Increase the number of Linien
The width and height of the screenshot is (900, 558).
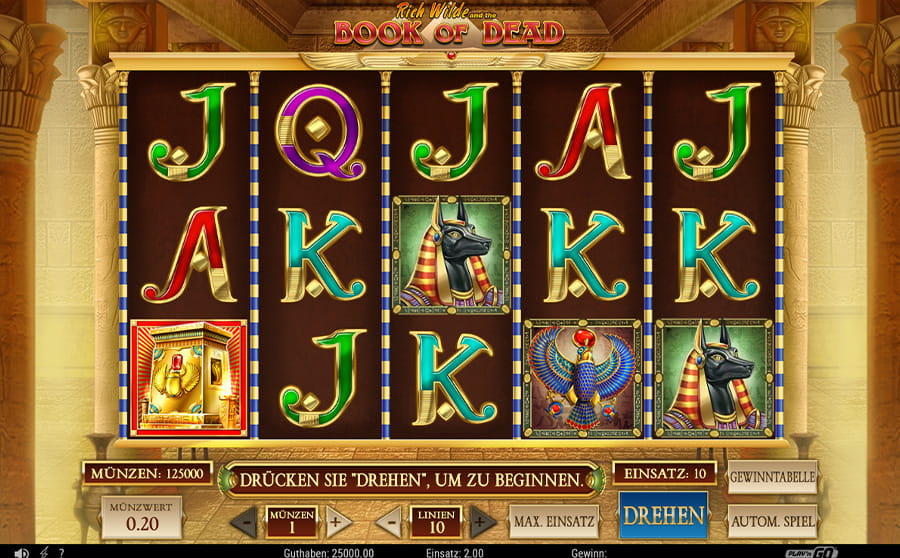(483, 521)
